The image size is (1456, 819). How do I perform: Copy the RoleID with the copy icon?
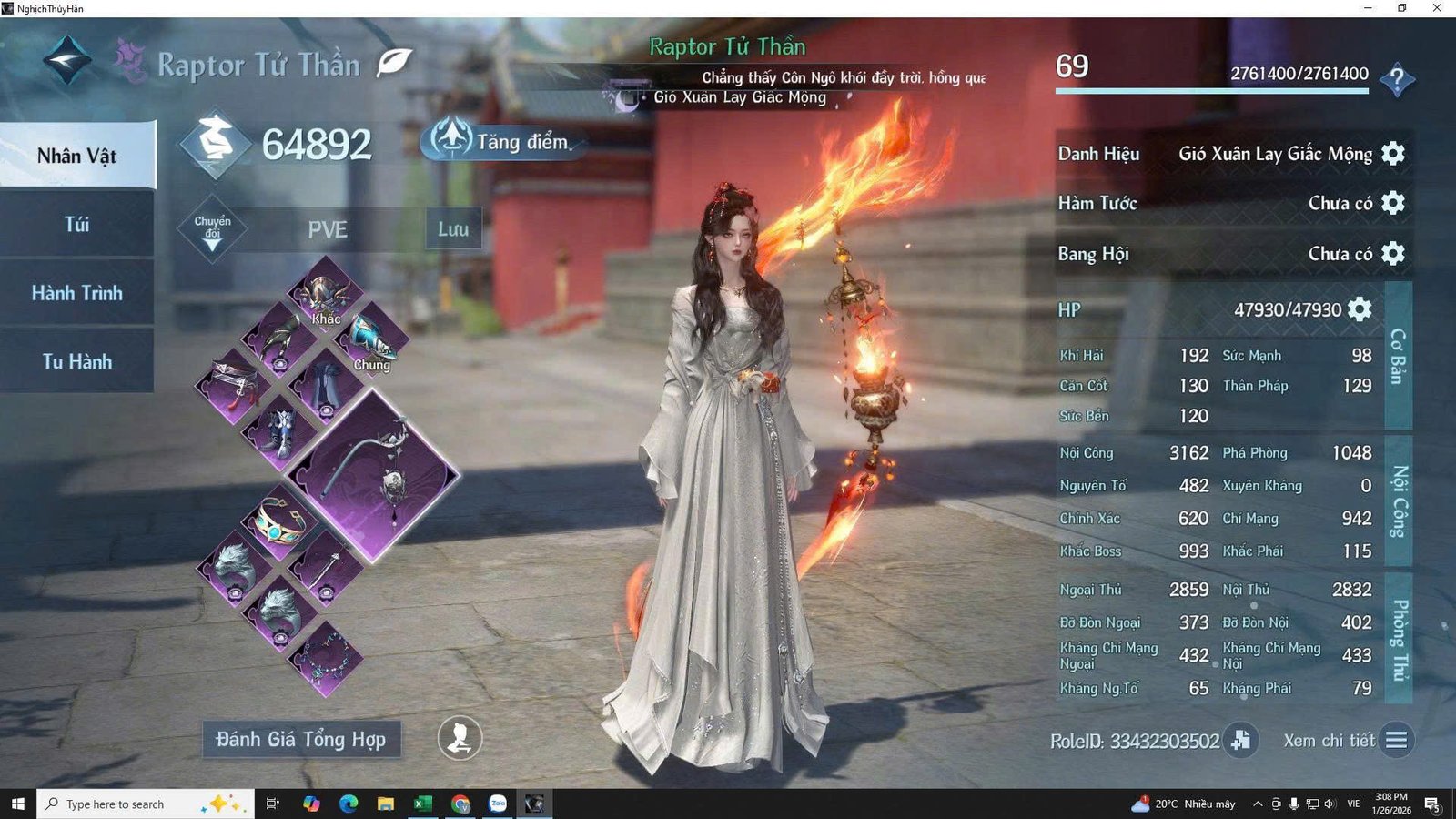pos(1240,741)
